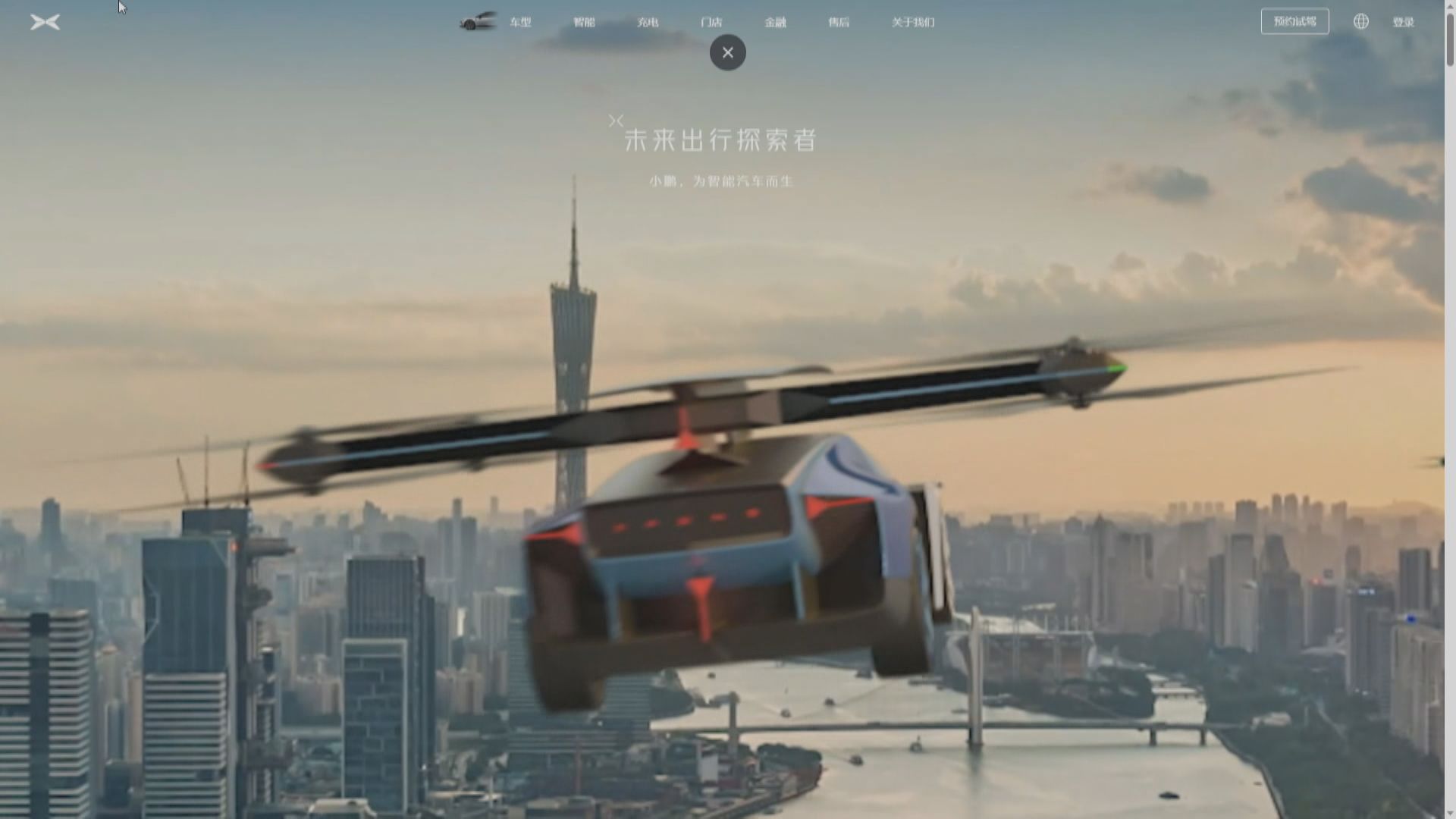The height and width of the screenshot is (819, 1456).
Task: Toggle the language via the globe control
Action: pyautogui.click(x=1361, y=21)
